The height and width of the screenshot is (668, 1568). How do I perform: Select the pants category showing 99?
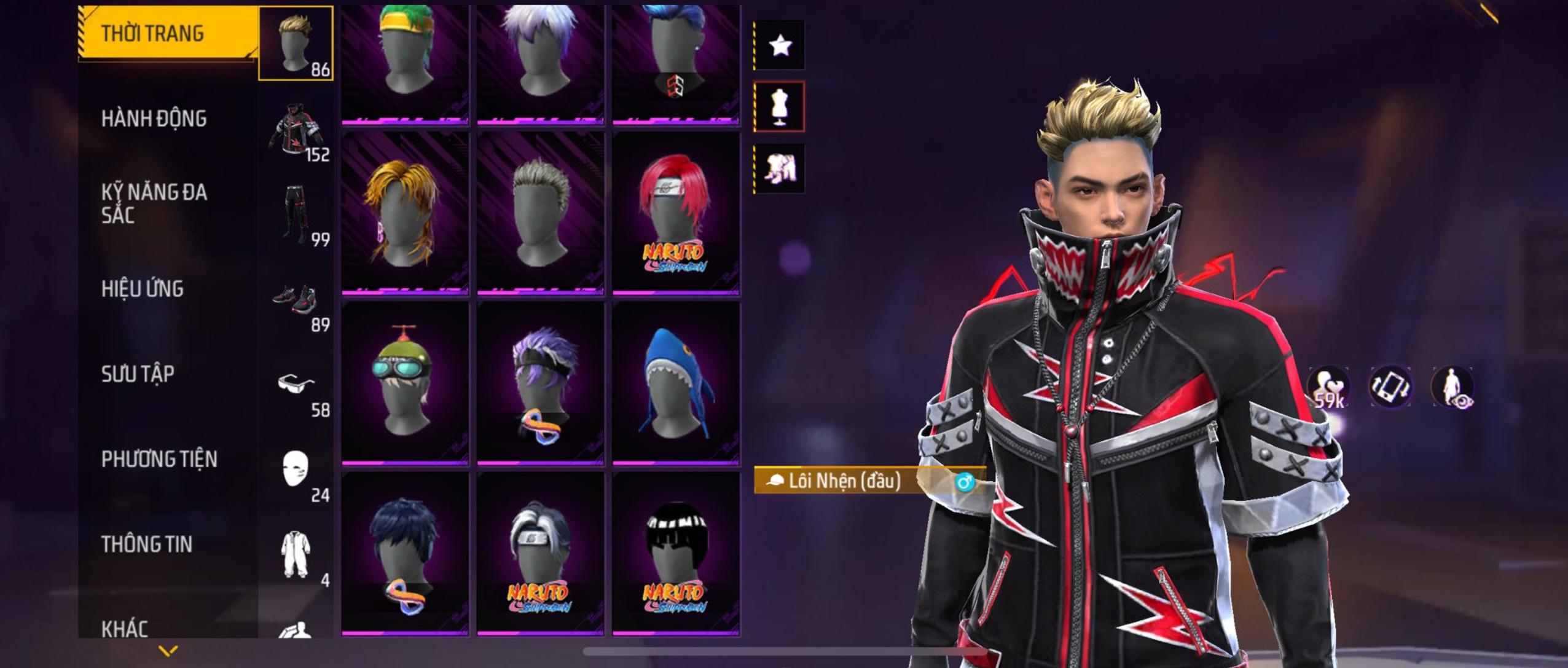coord(296,215)
